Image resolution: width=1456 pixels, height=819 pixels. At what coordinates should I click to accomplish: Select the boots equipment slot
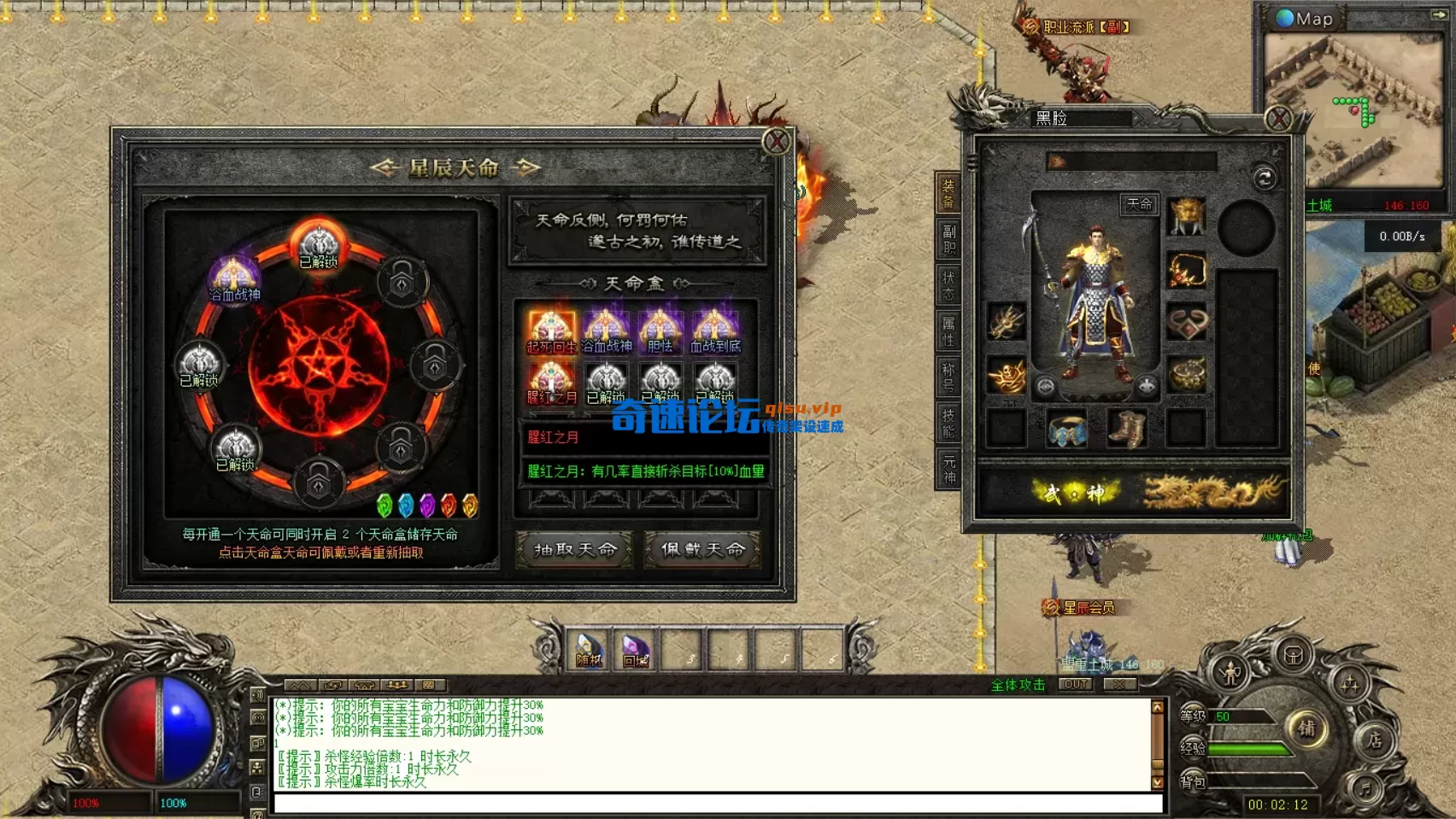click(1126, 428)
